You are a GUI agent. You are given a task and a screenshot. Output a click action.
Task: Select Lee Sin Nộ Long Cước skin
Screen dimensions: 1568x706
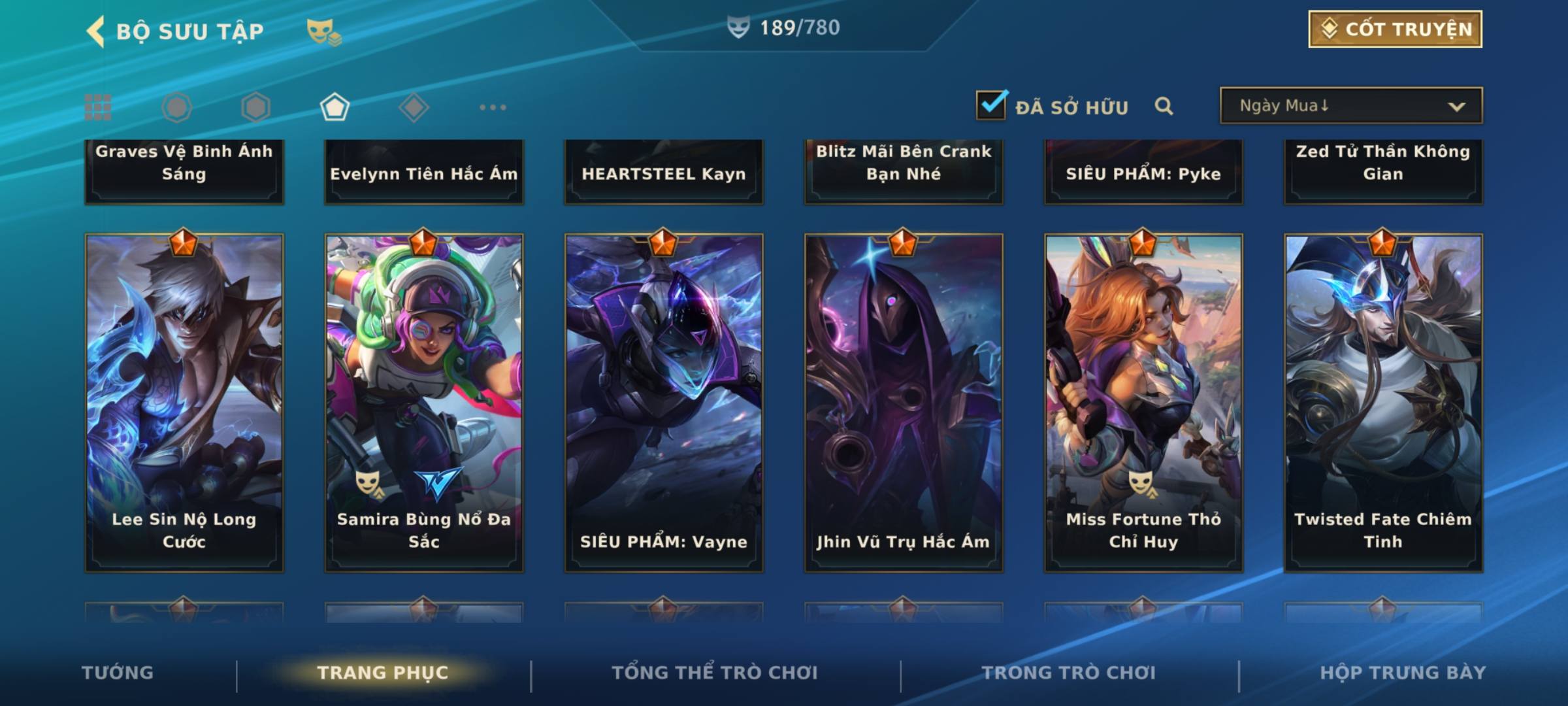coord(184,402)
